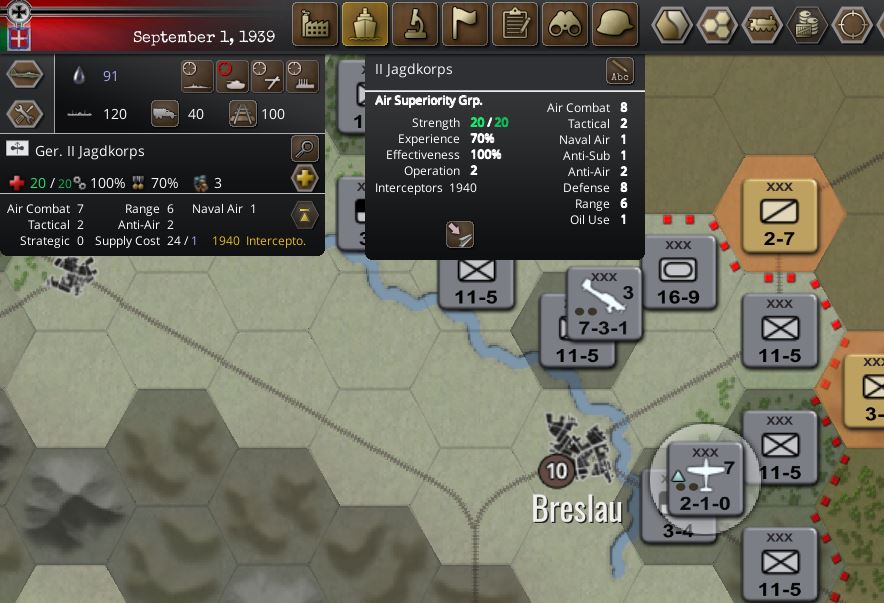The height and width of the screenshot is (603, 884).
Task: Open the clipboard reports panel
Action: (515, 24)
